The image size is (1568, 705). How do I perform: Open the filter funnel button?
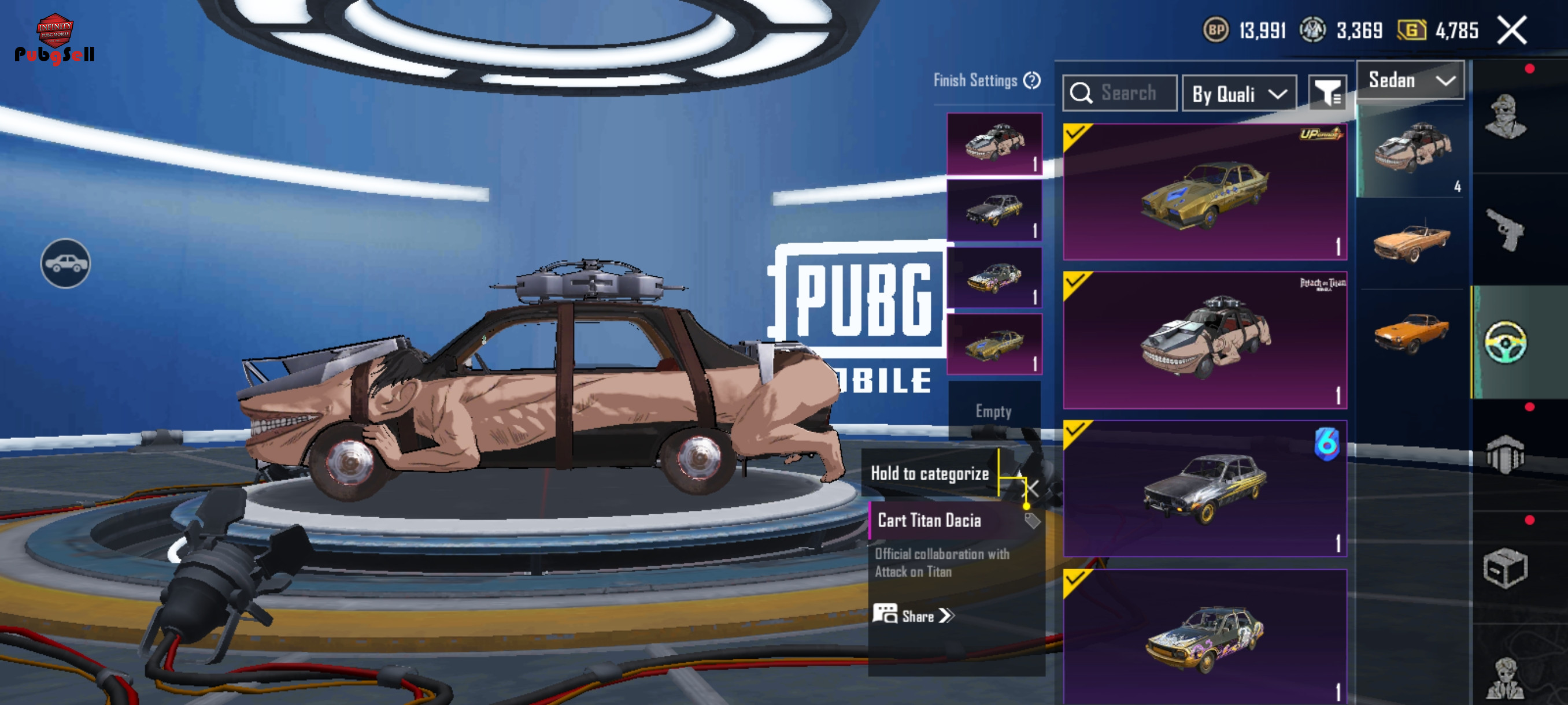(x=1327, y=94)
